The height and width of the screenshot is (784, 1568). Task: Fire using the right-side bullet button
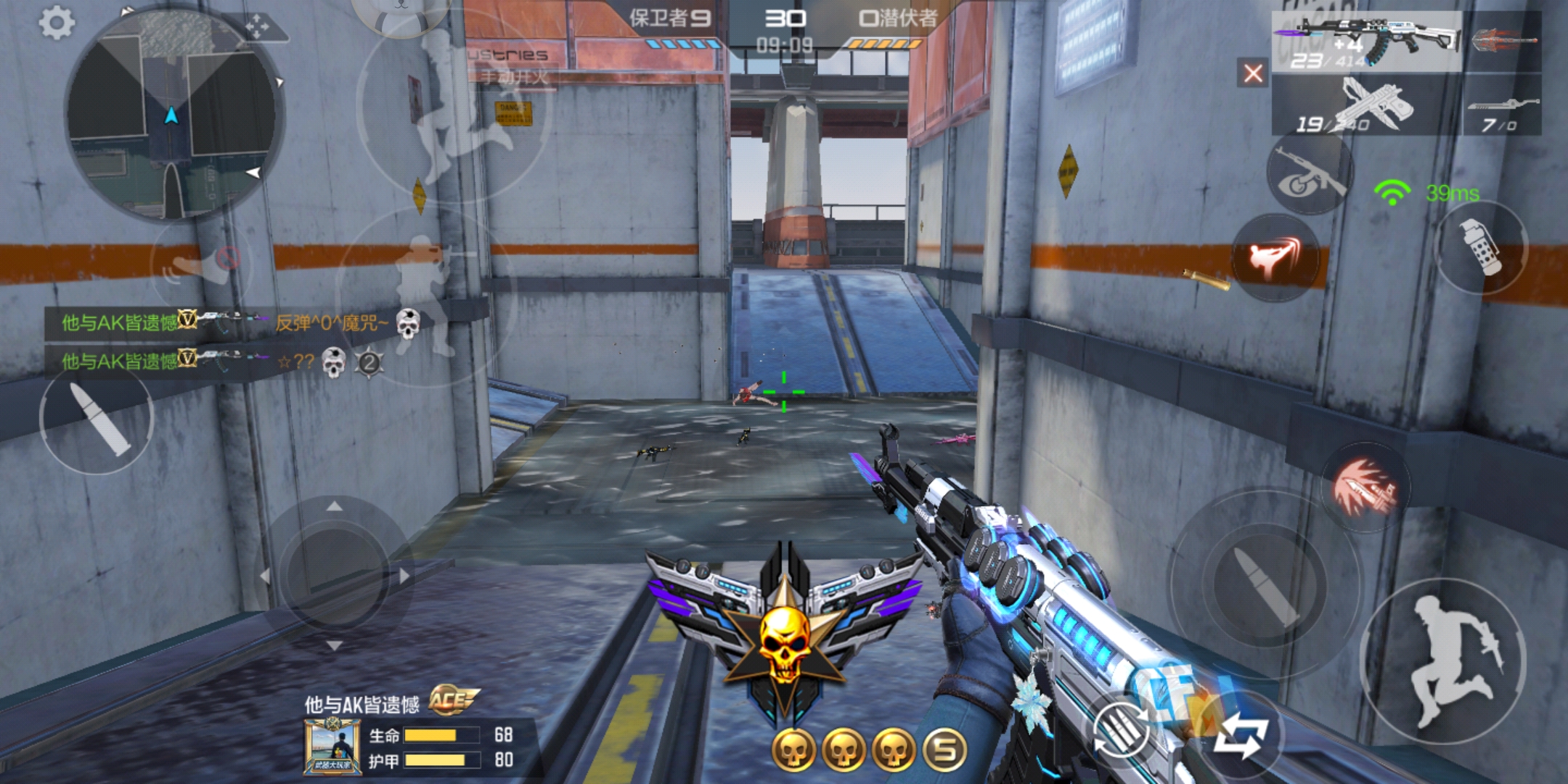1265,583
